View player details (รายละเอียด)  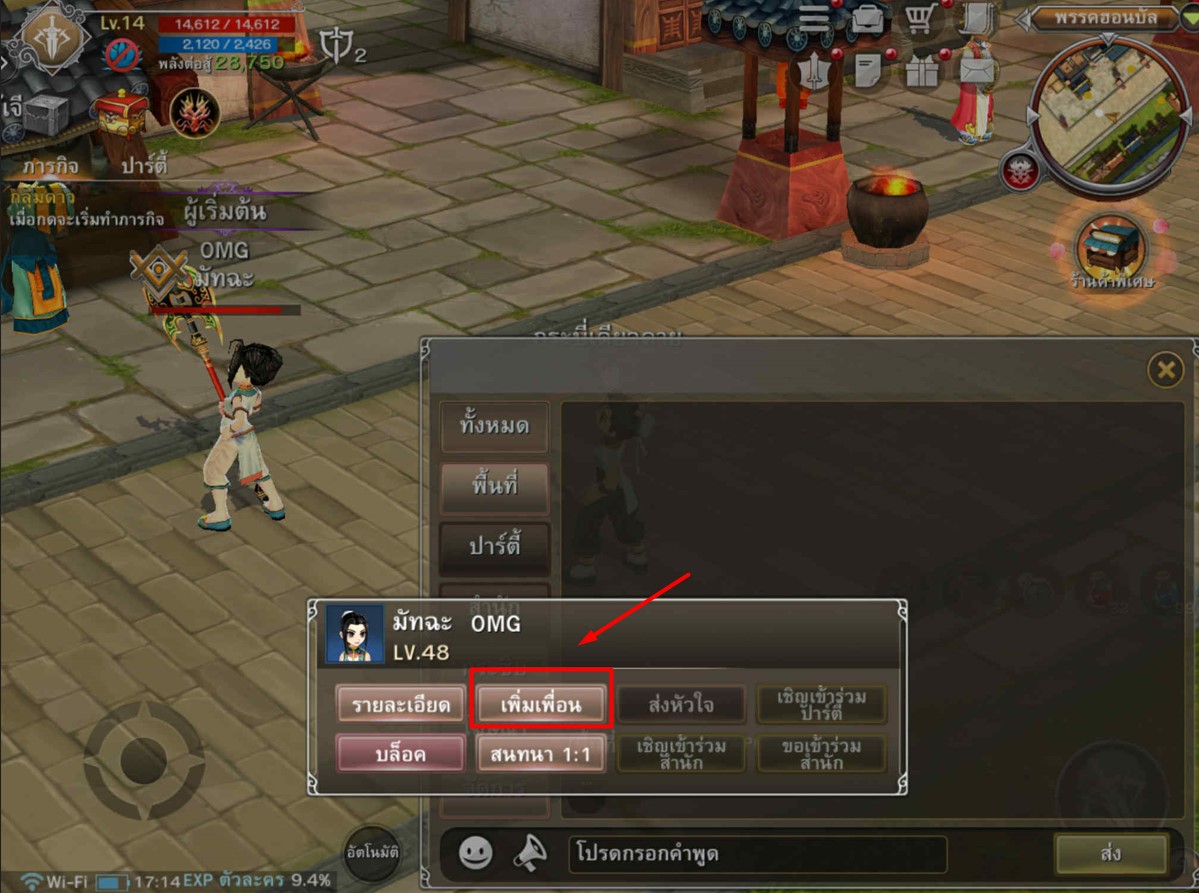[400, 704]
